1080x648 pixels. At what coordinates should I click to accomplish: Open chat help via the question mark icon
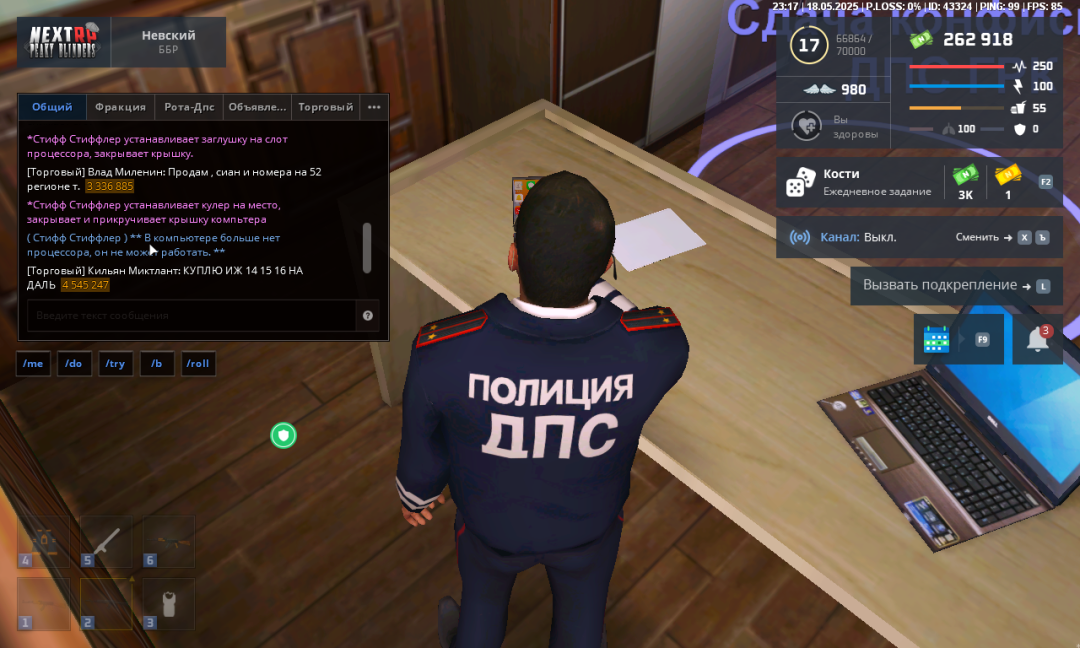pyautogui.click(x=368, y=315)
